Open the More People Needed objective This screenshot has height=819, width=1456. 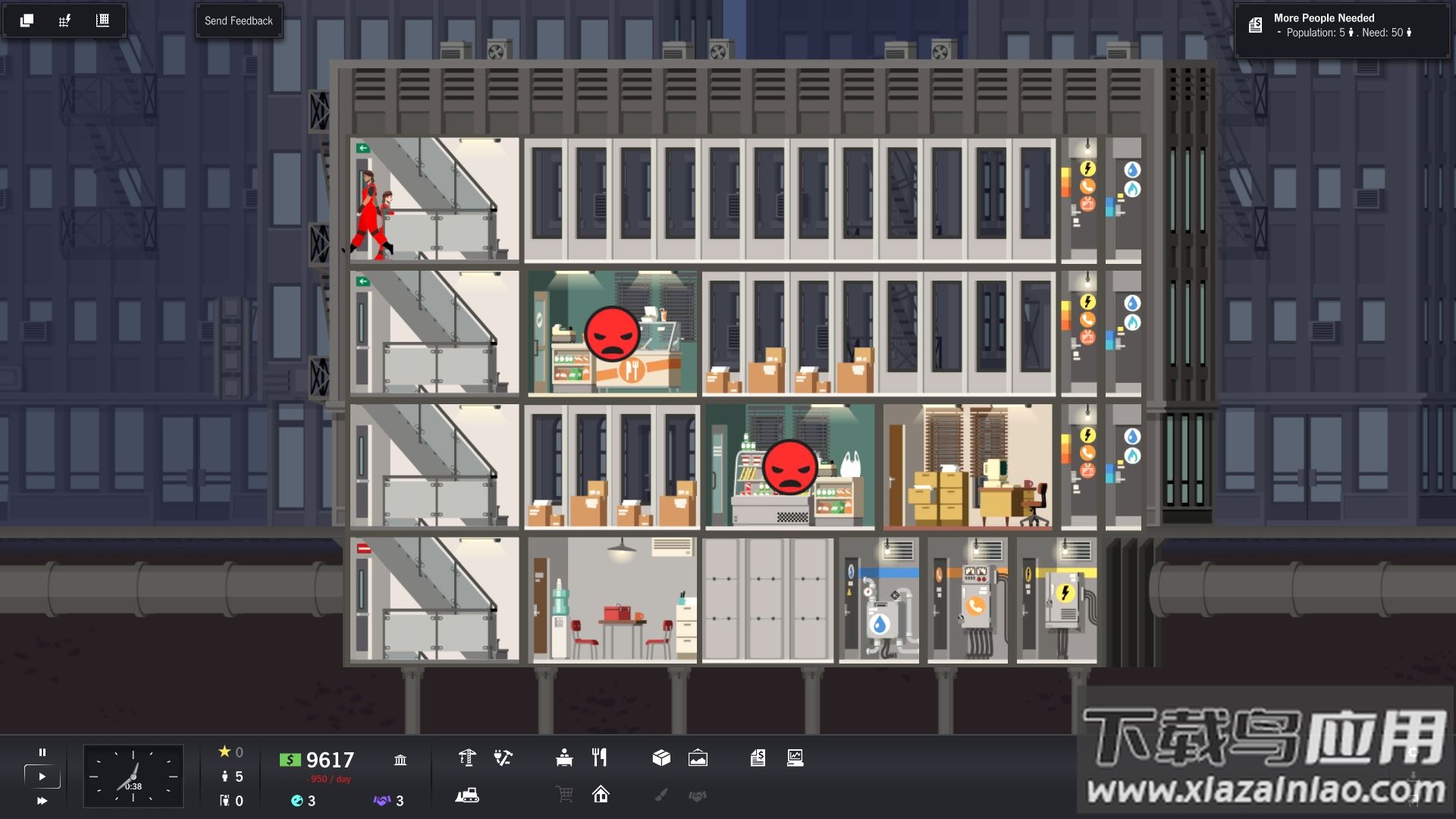point(1341,25)
